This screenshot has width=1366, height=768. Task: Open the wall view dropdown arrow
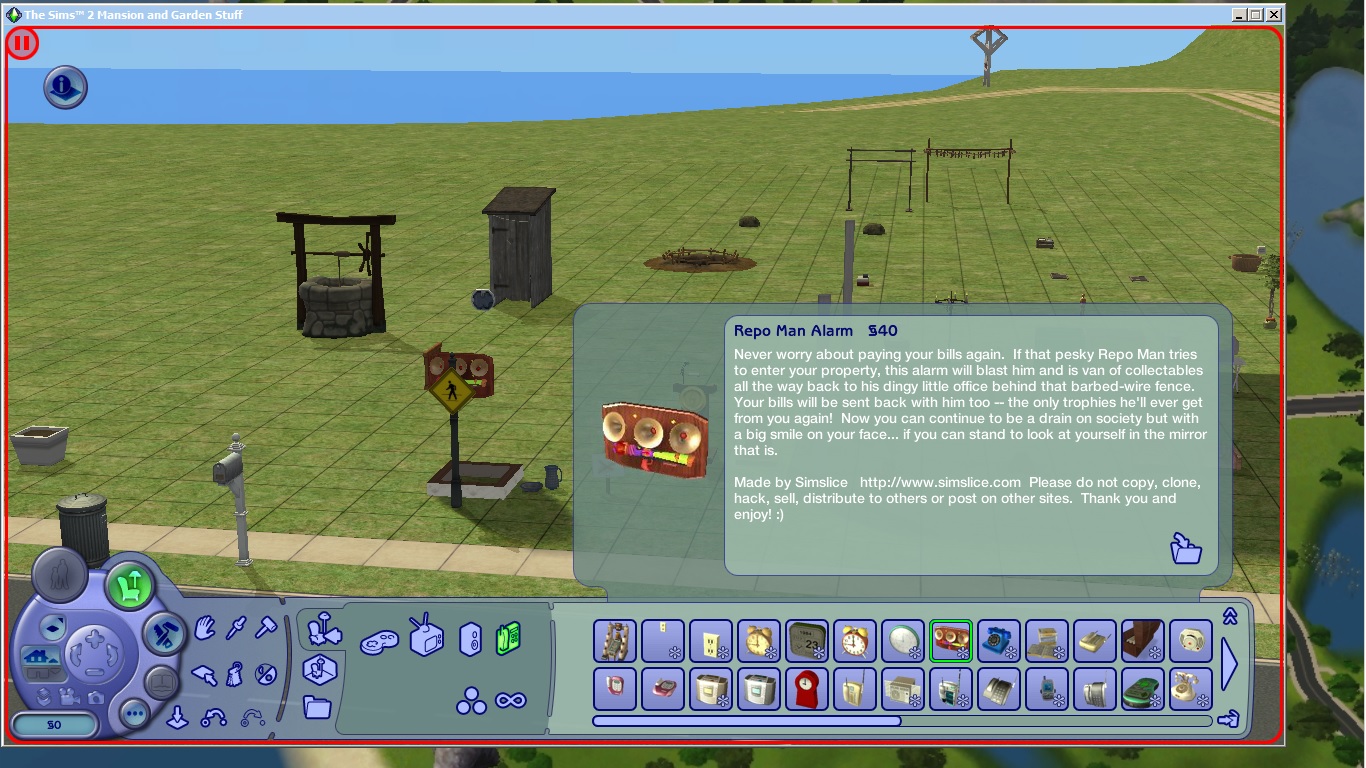click(x=57, y=672)
